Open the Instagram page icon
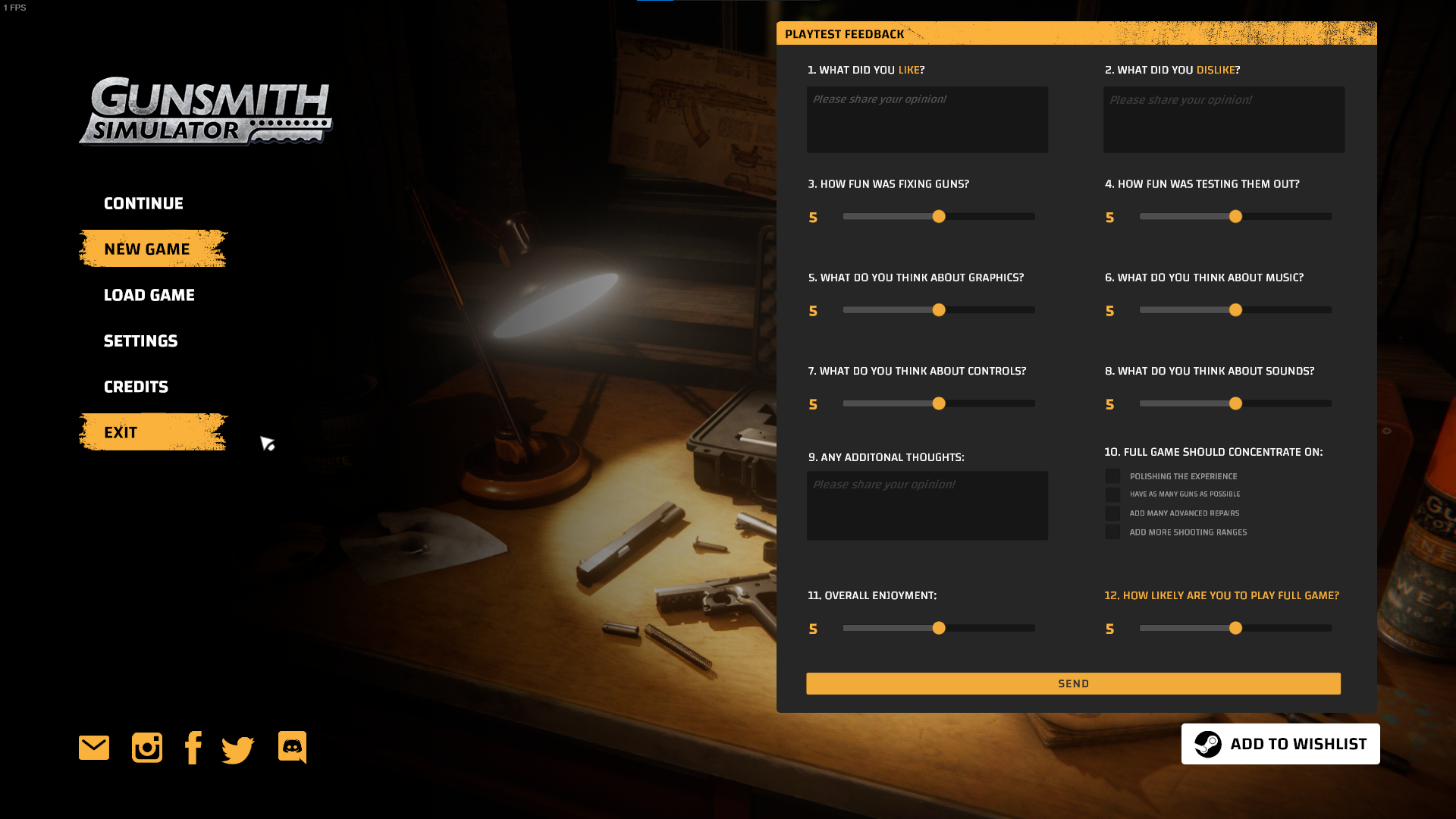The image size is (1456, 819). coord(146,747)
